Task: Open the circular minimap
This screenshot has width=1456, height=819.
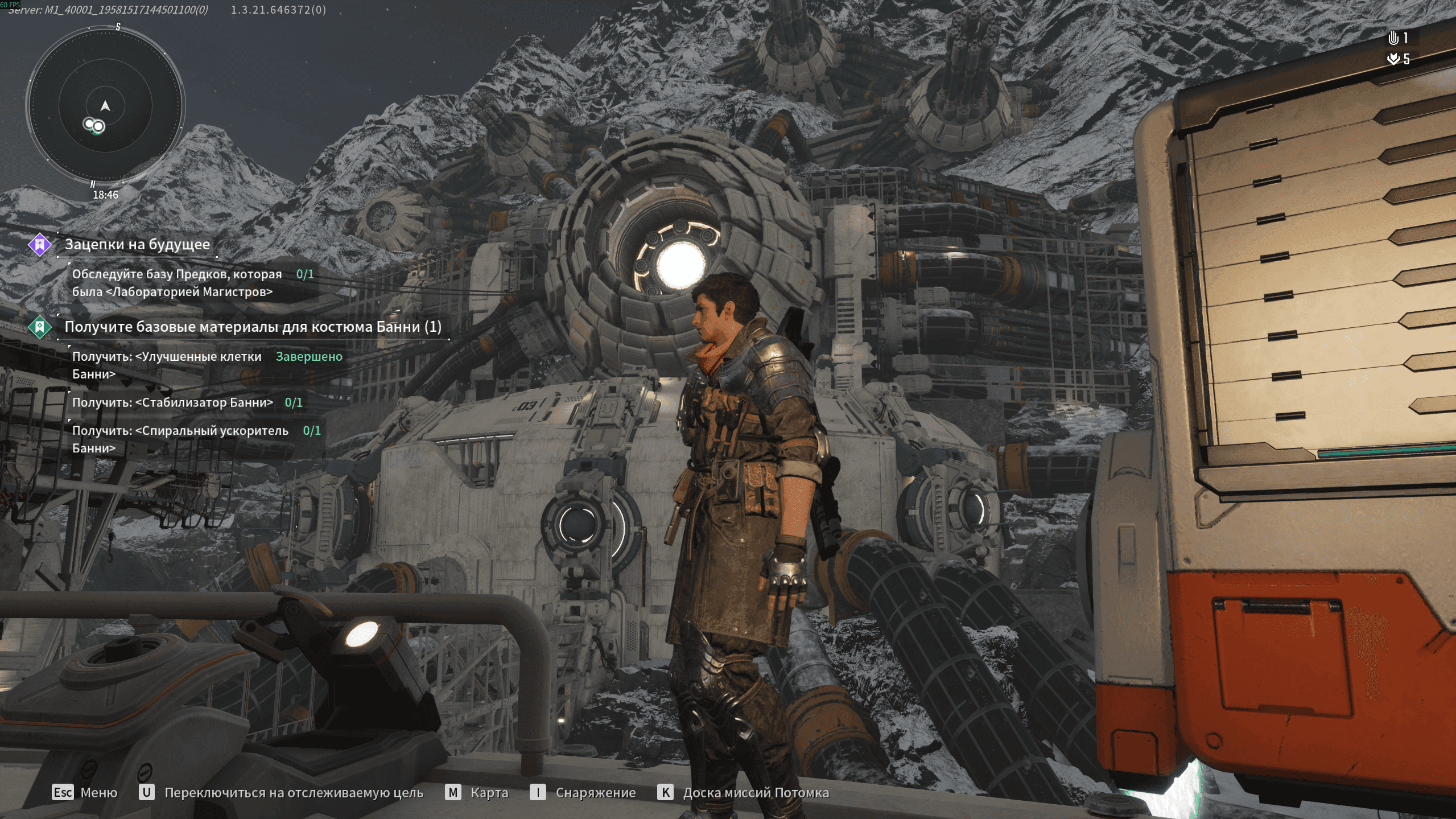Action: point(105,106)
